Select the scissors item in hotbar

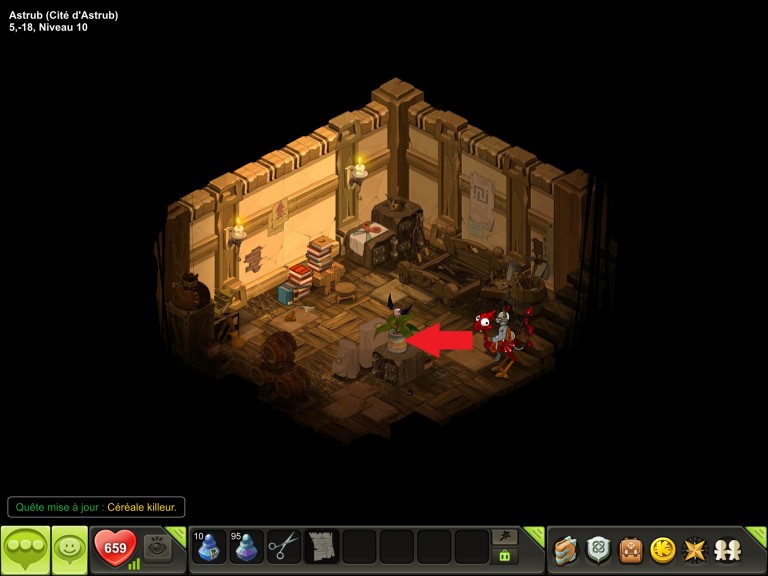pos(284,547)
